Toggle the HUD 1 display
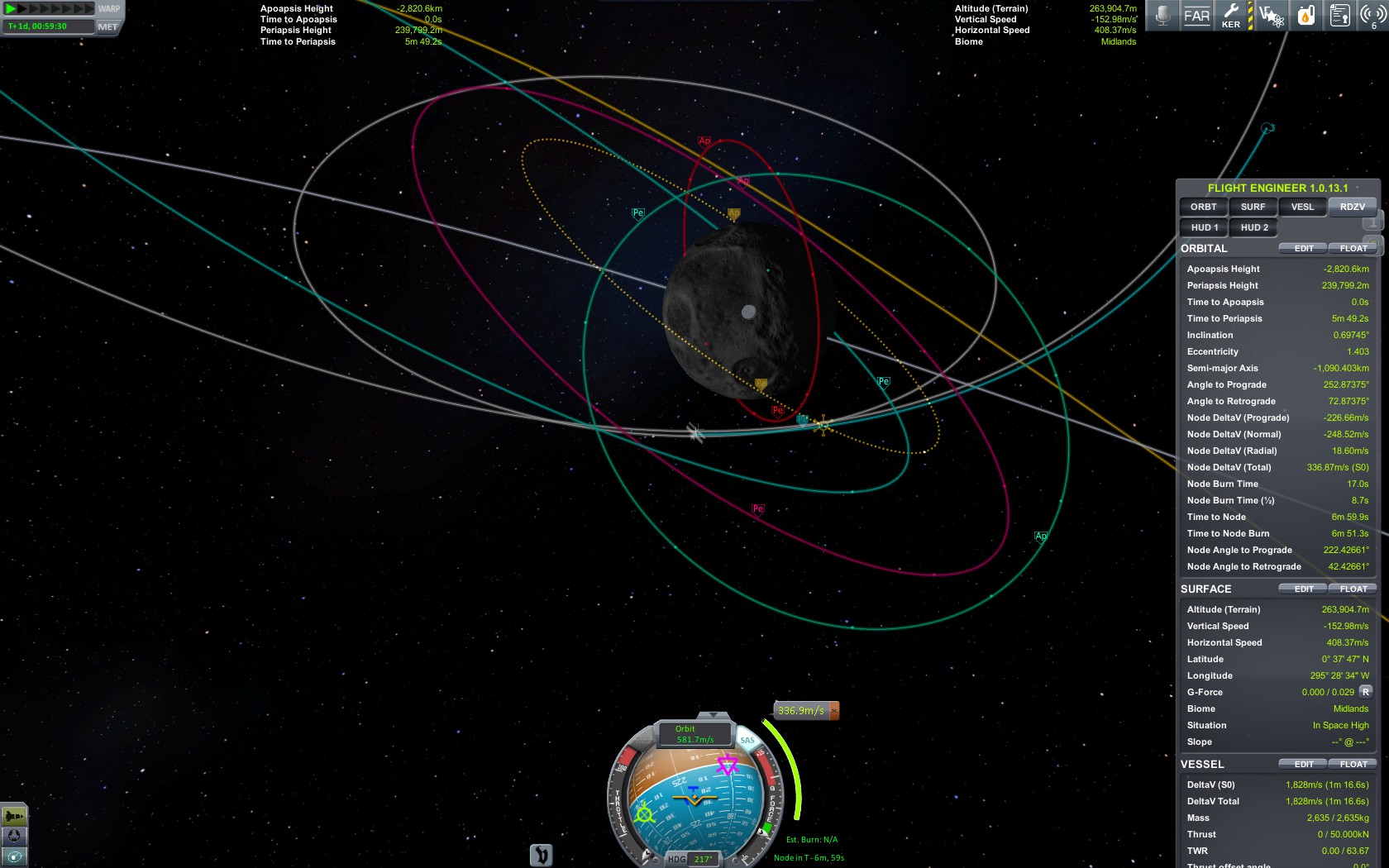The height and width of the screenshot is (868, 1389). [1204, 227]
